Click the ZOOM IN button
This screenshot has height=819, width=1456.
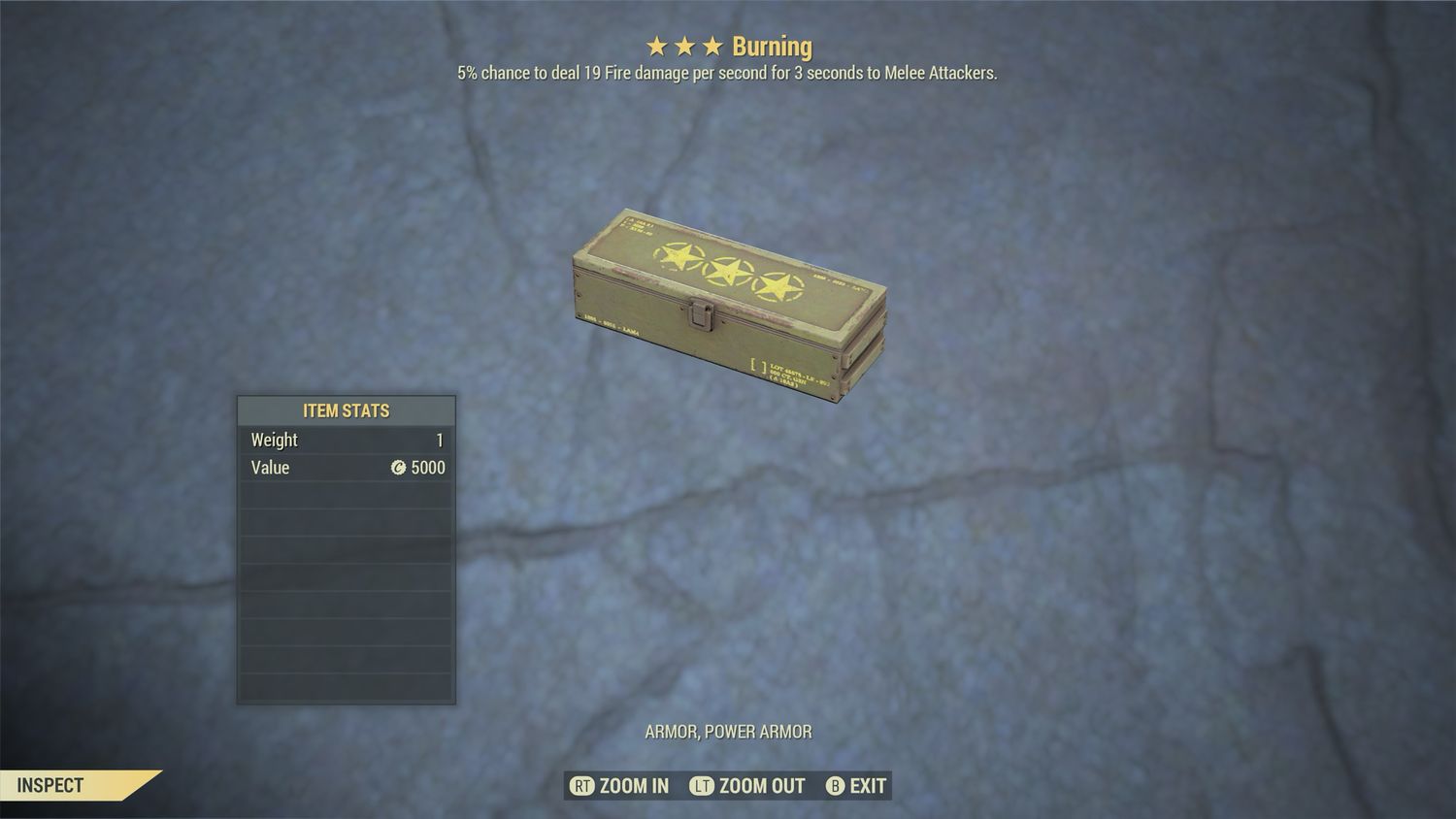(x=621, y=786)
